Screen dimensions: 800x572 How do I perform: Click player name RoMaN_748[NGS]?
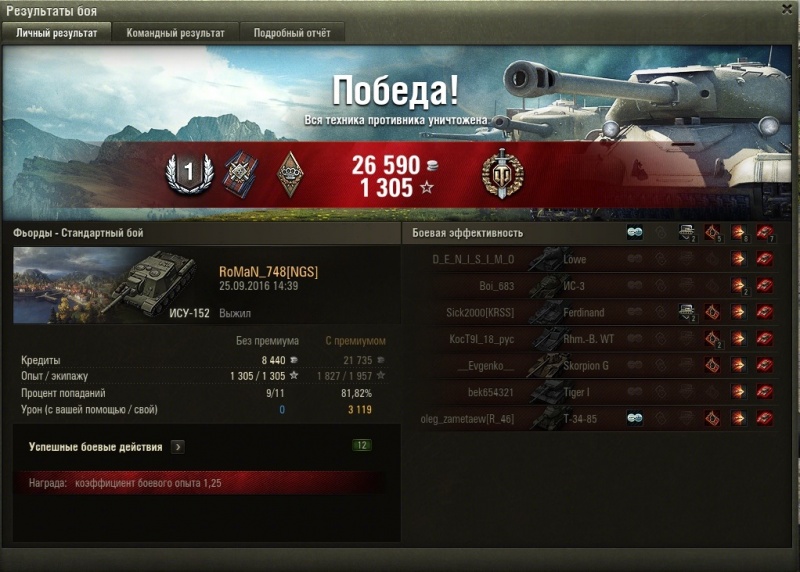click(269, 272)
